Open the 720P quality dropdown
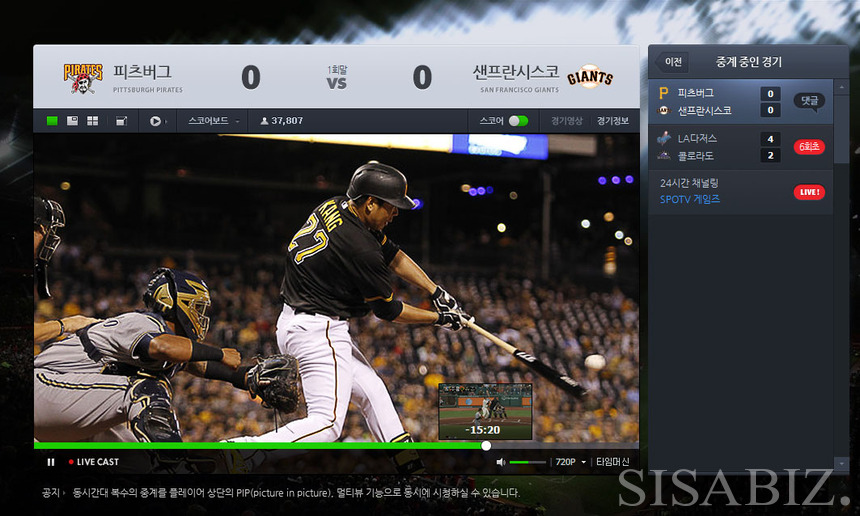Screen dimensions: 860x516 [x=571, y=462]
